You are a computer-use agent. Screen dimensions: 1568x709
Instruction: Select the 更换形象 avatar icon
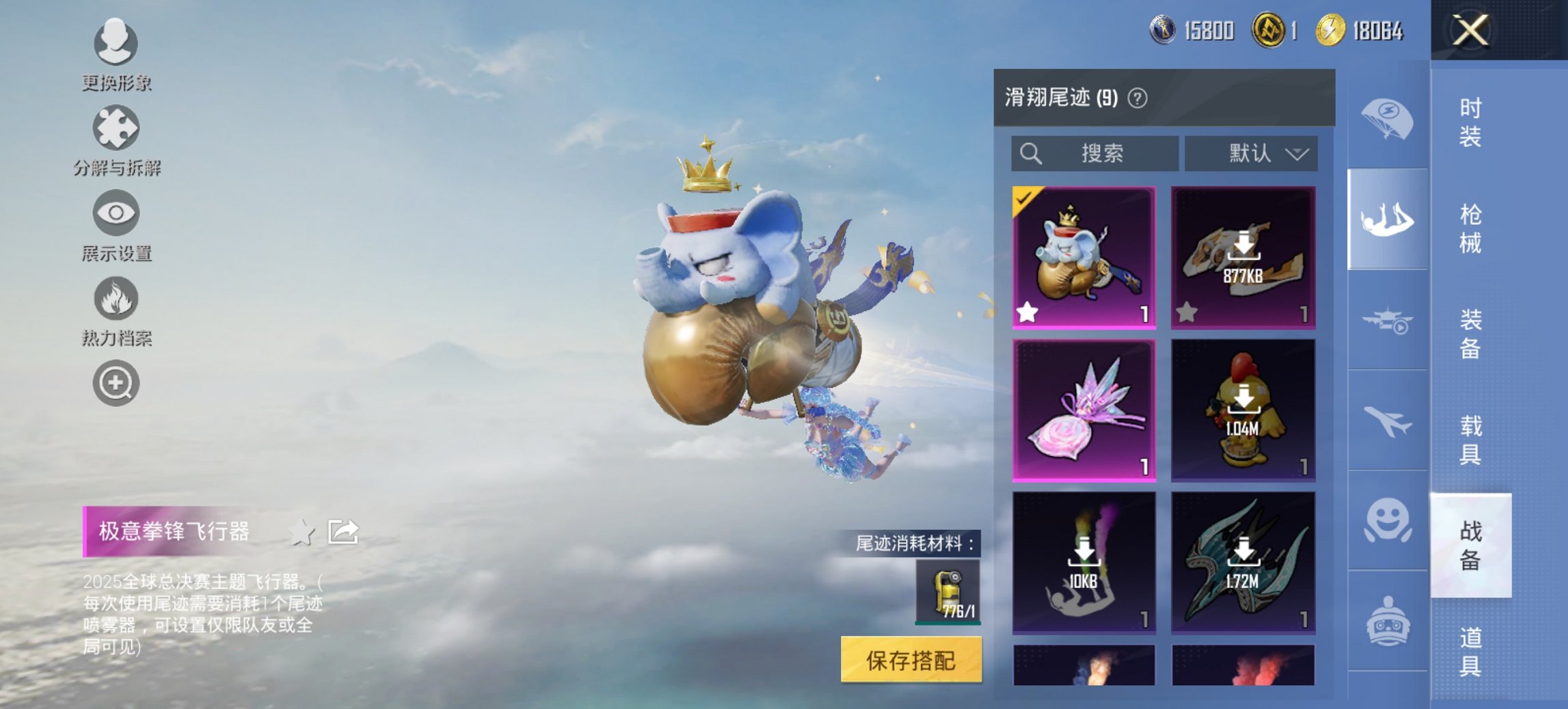point(116,42)
